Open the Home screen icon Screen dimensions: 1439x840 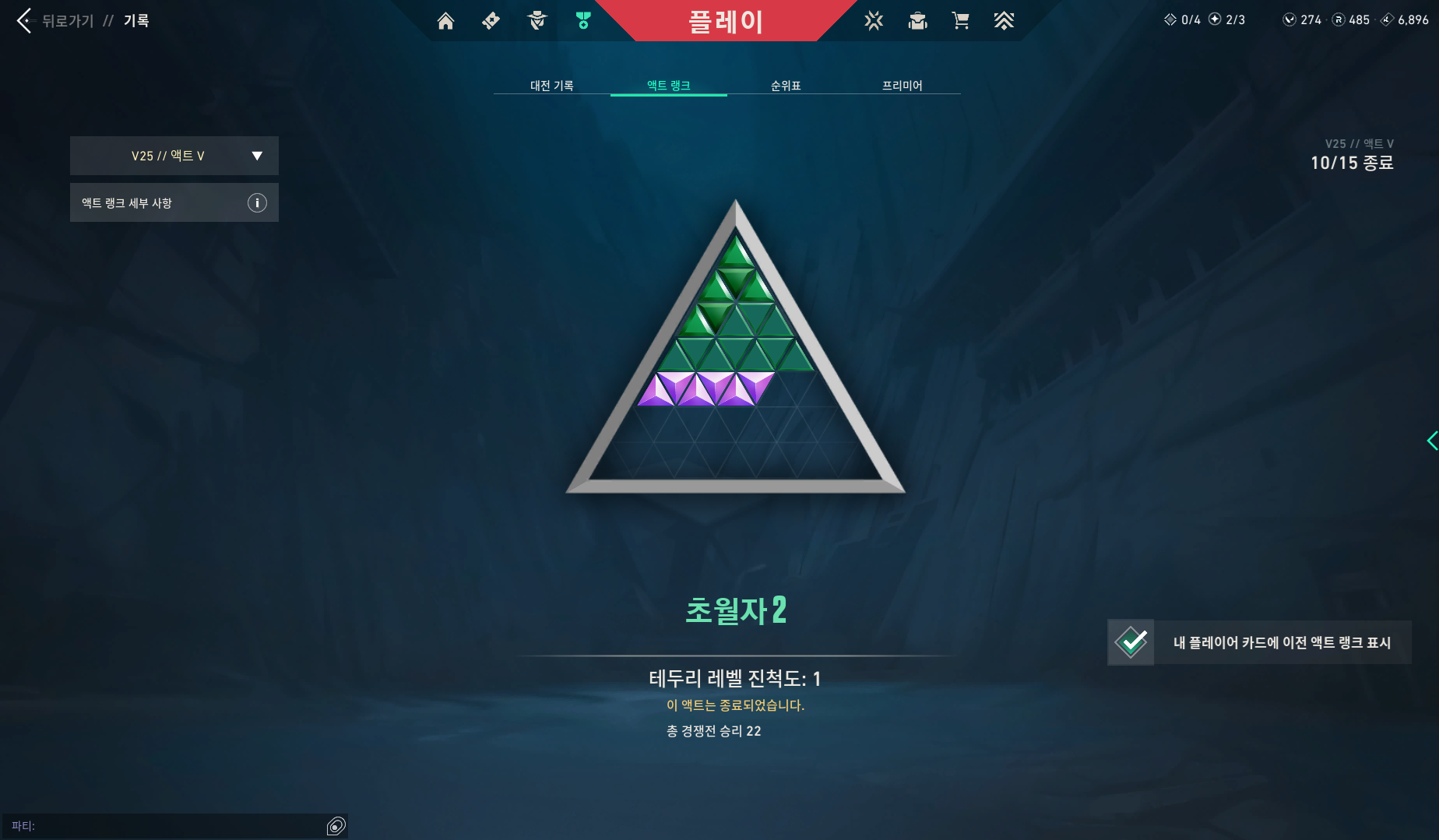tap(445, 21)
